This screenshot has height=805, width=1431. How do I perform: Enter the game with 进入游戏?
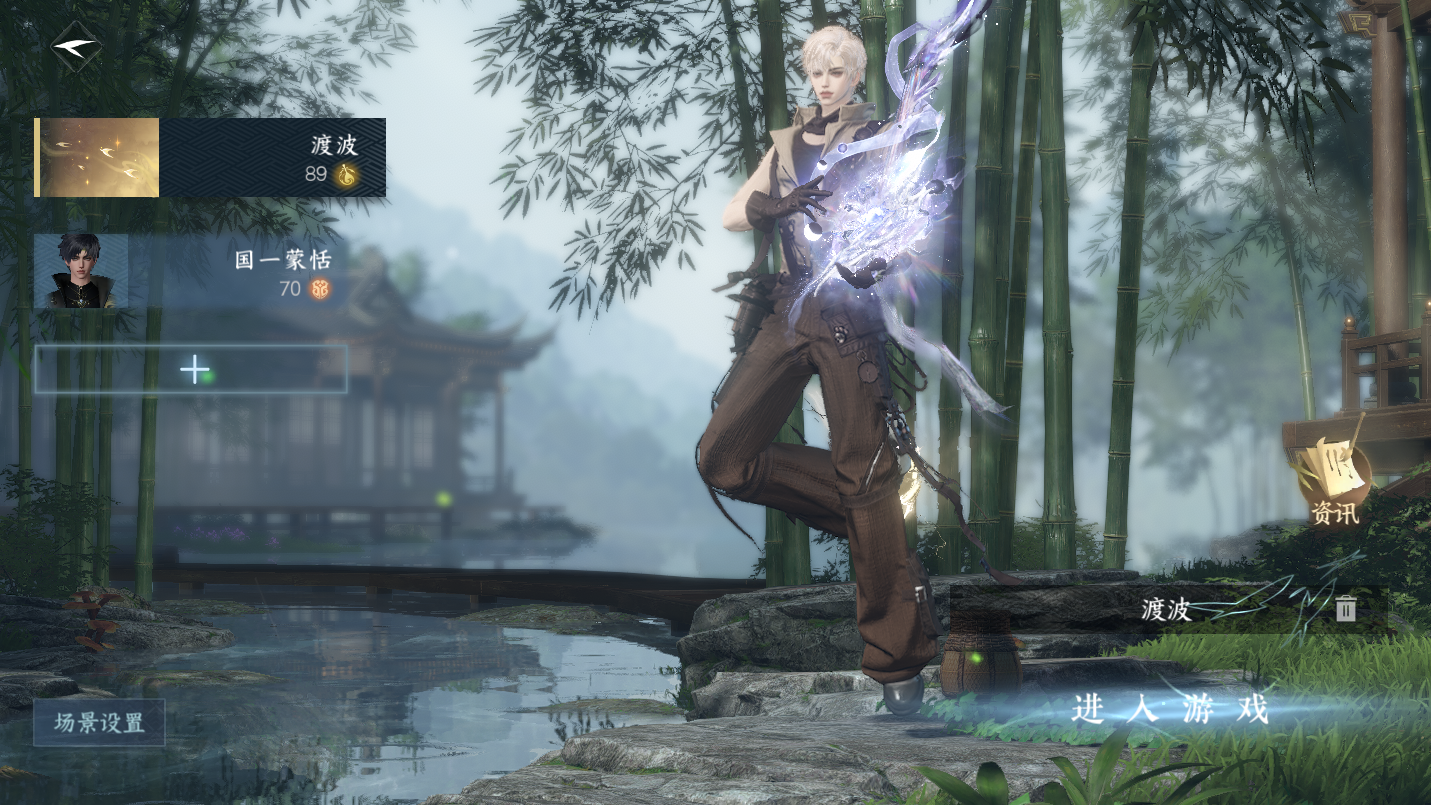coord(1170,710)
